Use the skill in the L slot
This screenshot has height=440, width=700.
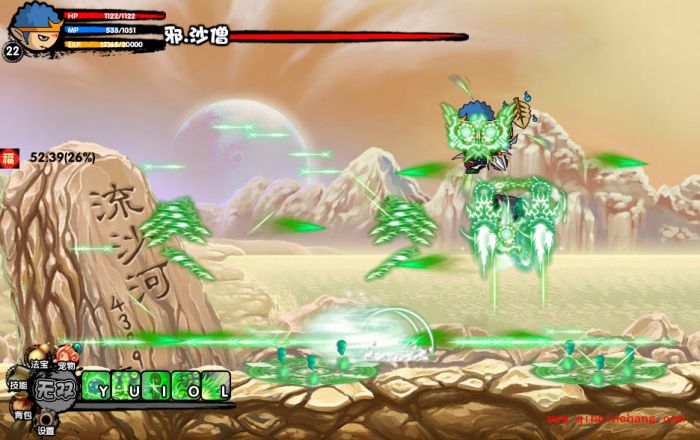[217, 385]
